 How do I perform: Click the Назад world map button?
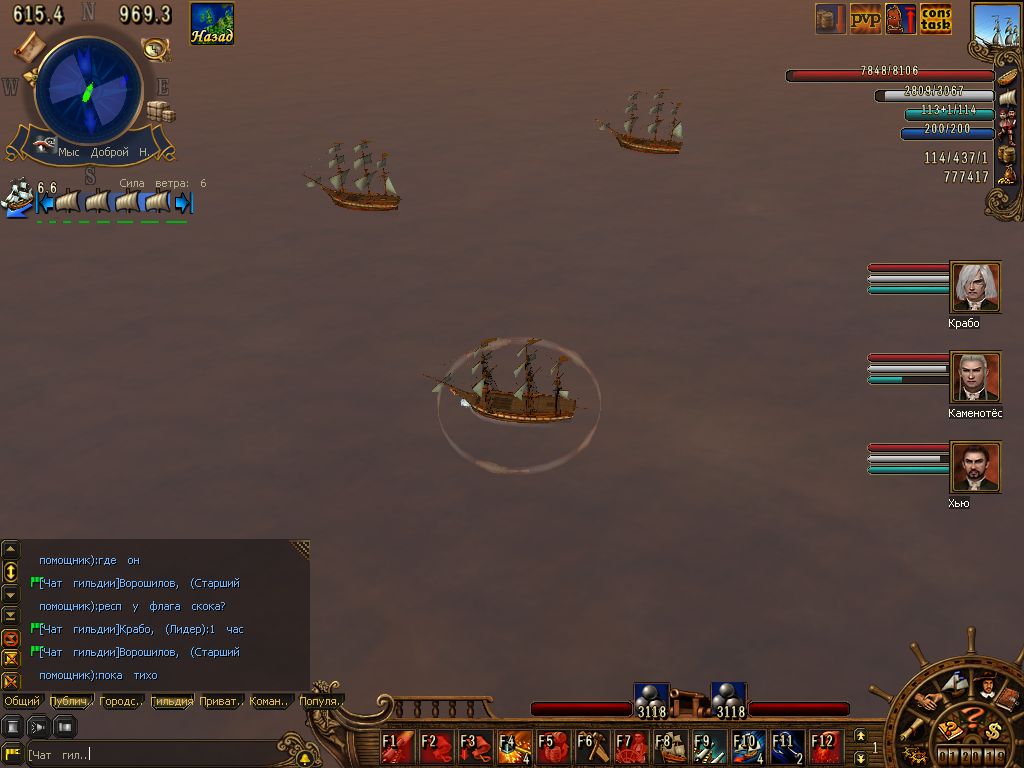tap(212, 24)
